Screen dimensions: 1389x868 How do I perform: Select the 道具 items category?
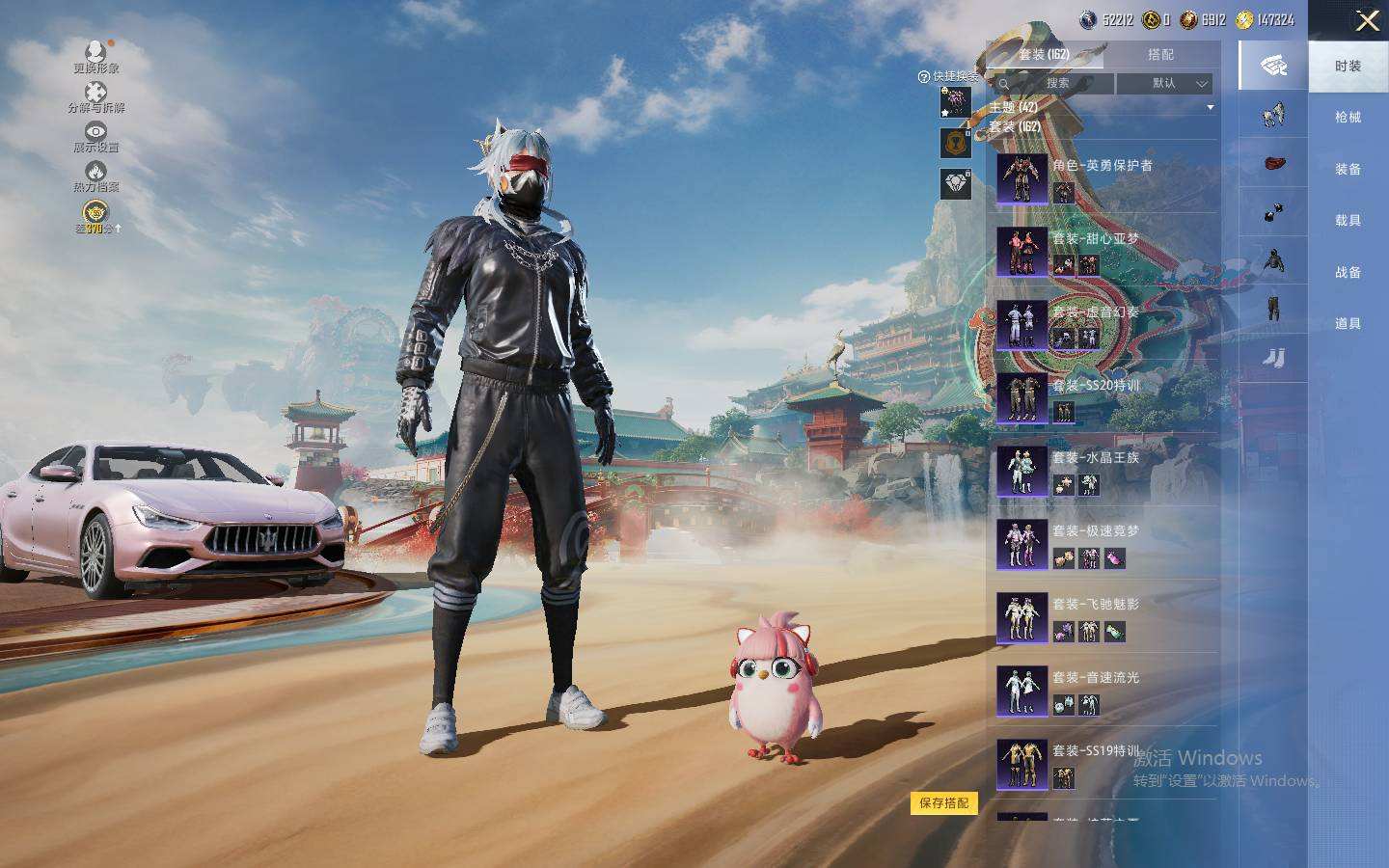tap(1348, 324)
